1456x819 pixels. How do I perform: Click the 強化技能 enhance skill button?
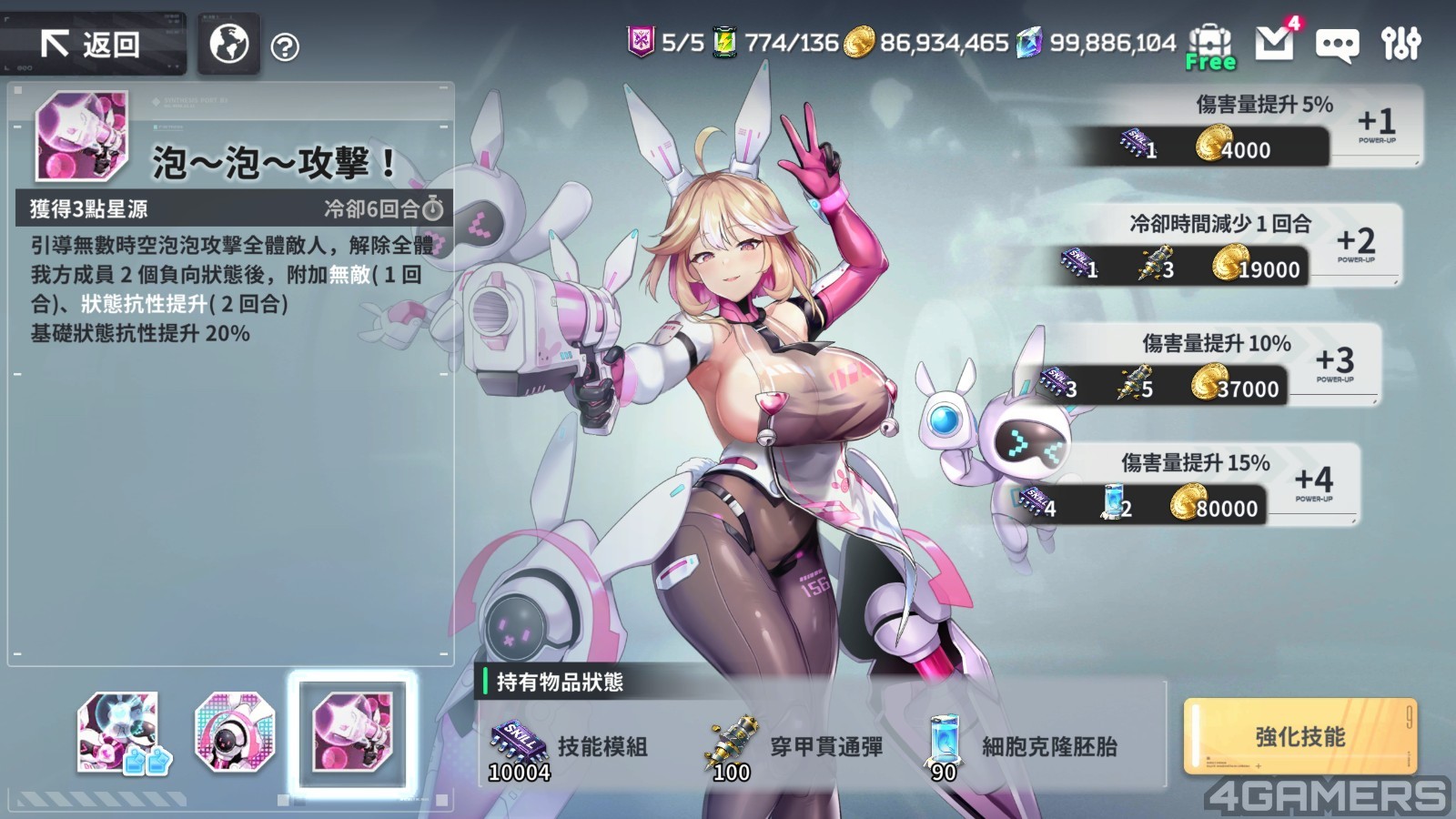[1299, 737]
